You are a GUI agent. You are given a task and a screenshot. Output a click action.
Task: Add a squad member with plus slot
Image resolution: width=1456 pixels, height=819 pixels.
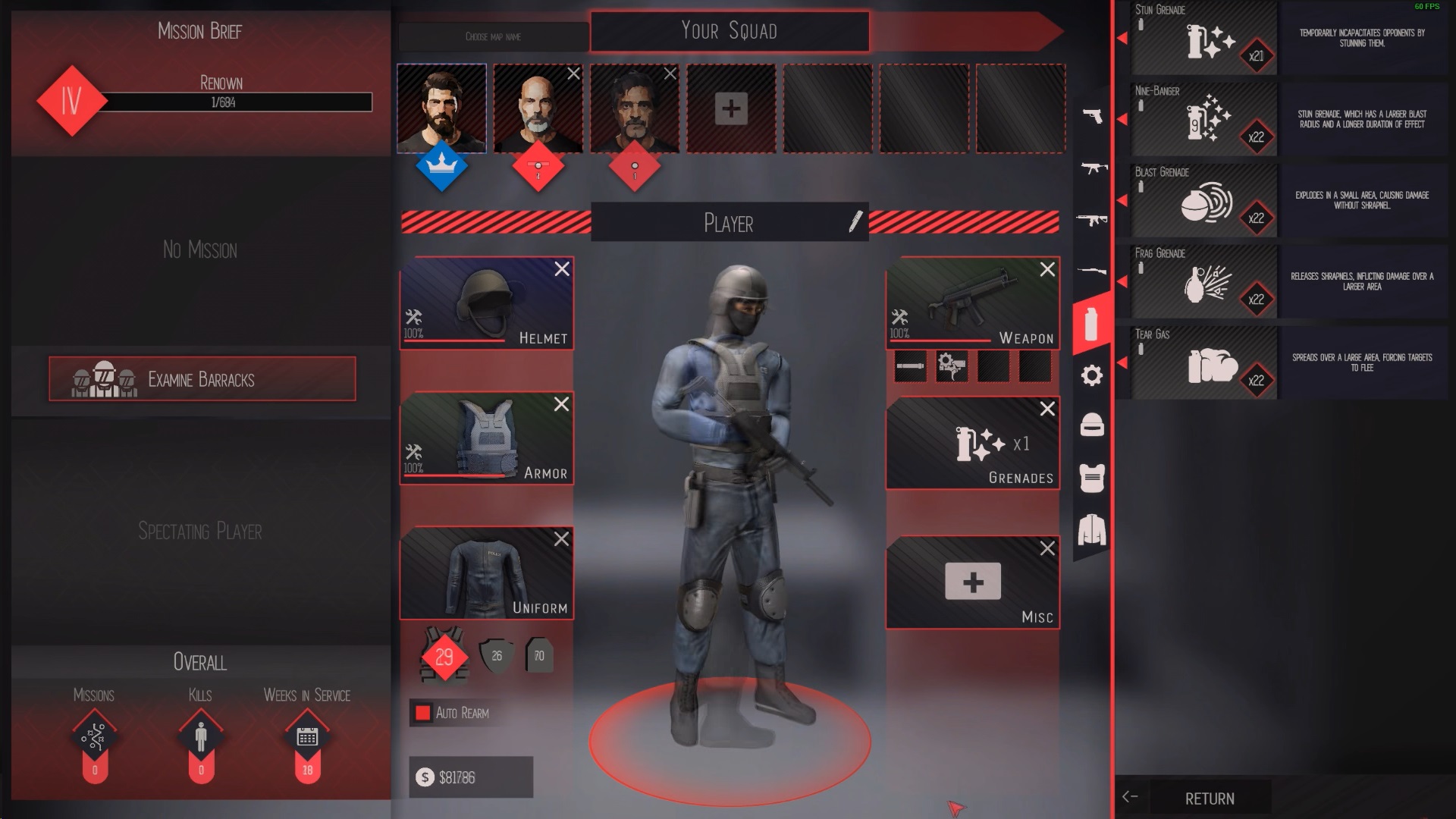pos(731,108)
